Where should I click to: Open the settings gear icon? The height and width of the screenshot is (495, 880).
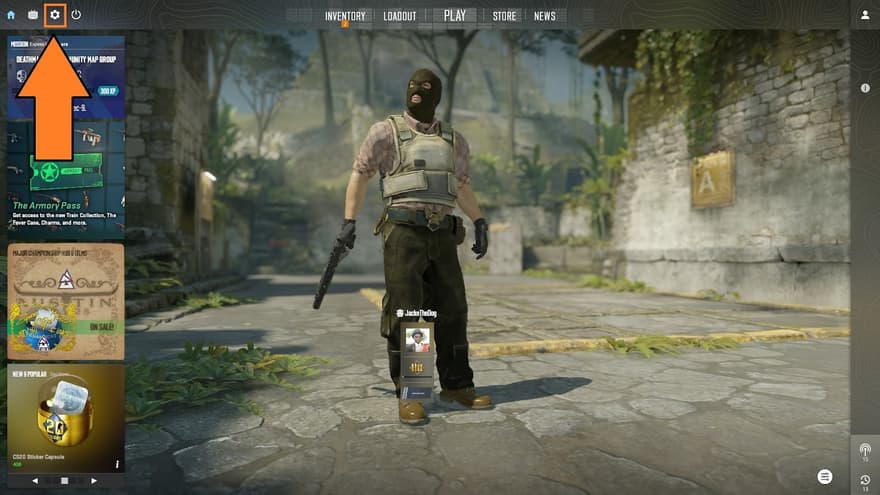click(x=55, y=15)
